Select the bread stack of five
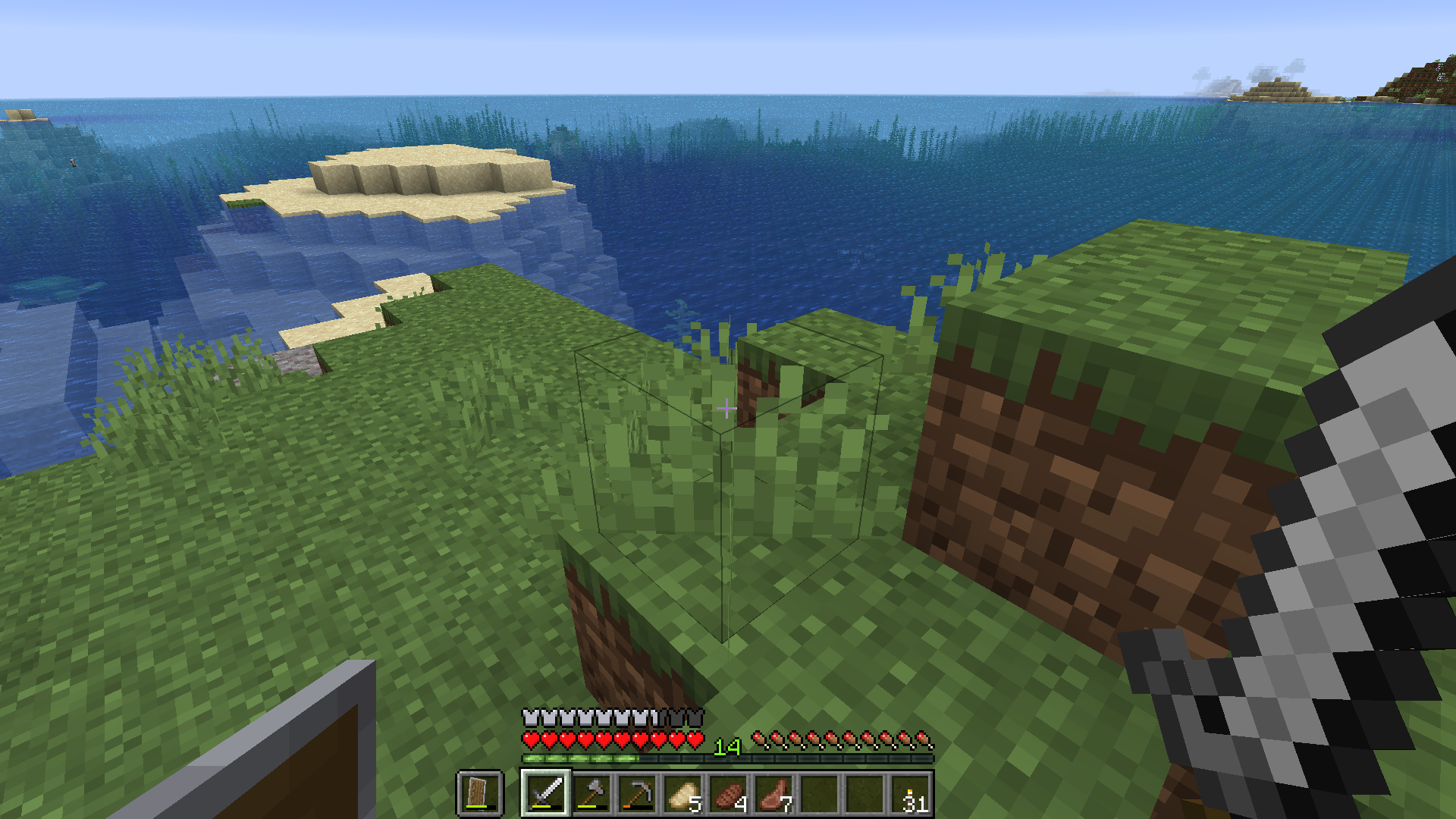 pyautogui.click(x=682, y=793)
